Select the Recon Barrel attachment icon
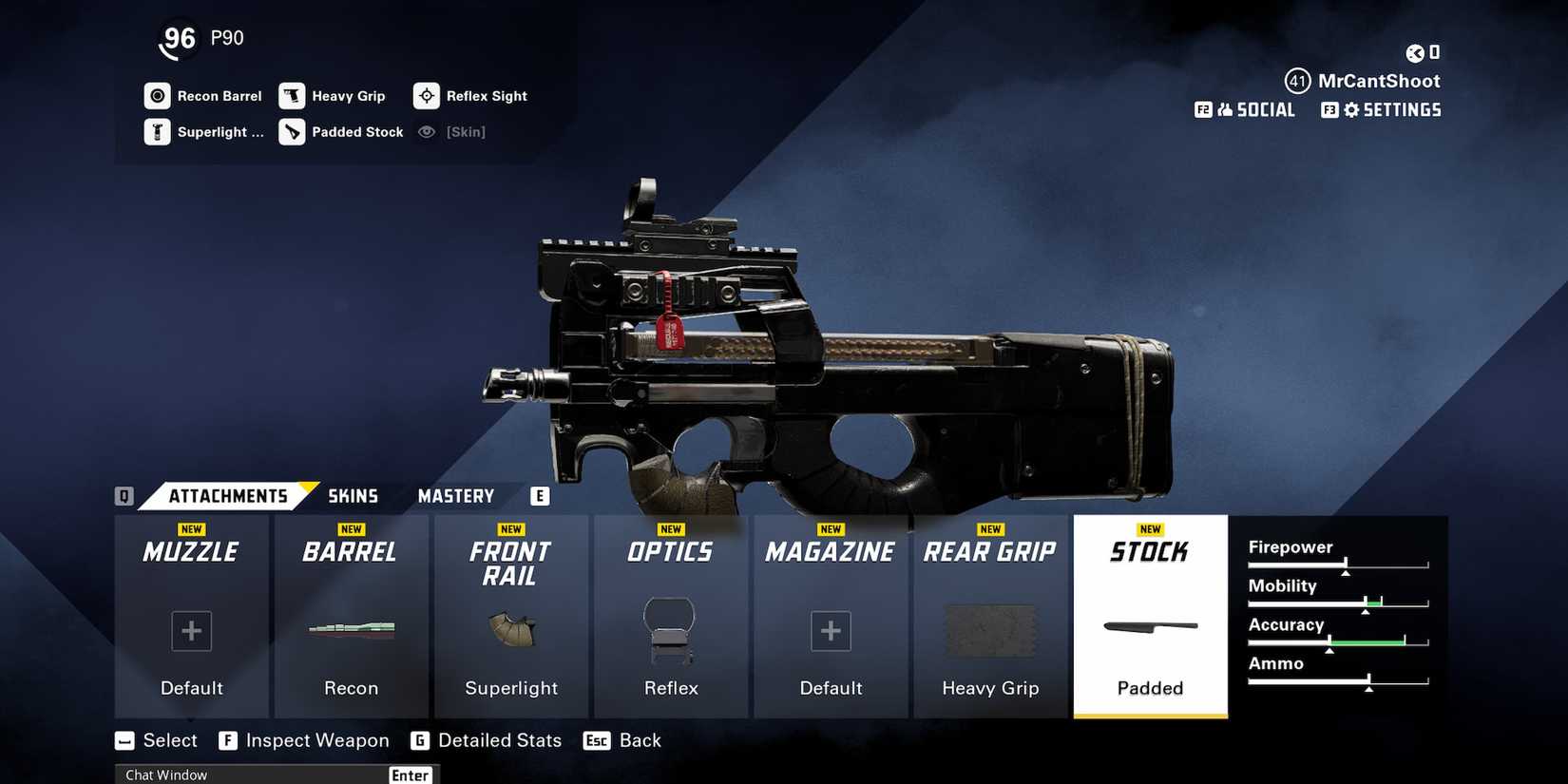 [x=158, y=95]
